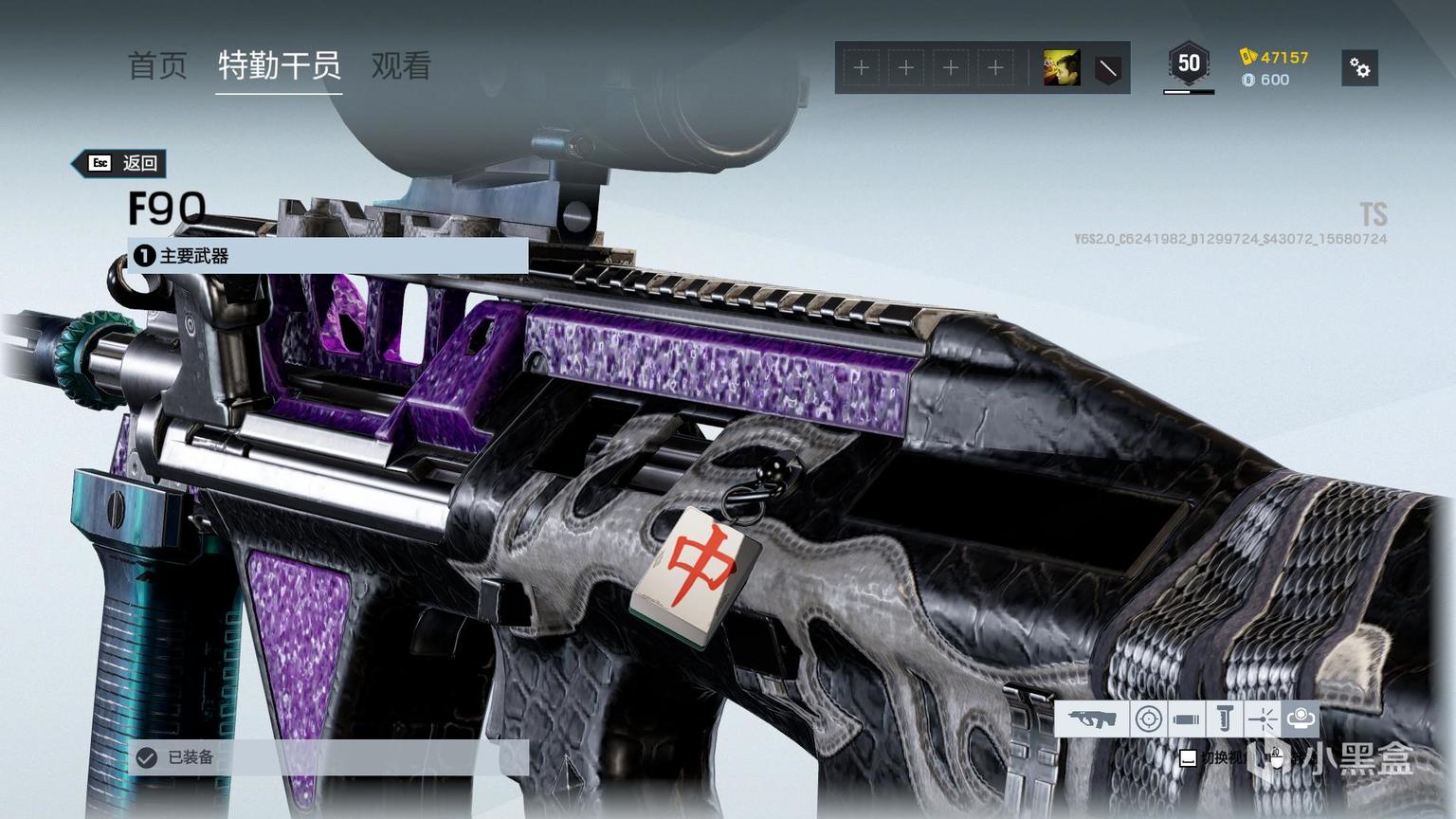Viewport: 1456px width, 819px height.
Task: Select the barrel attachment icon
Action: [x=1186, y=719]
